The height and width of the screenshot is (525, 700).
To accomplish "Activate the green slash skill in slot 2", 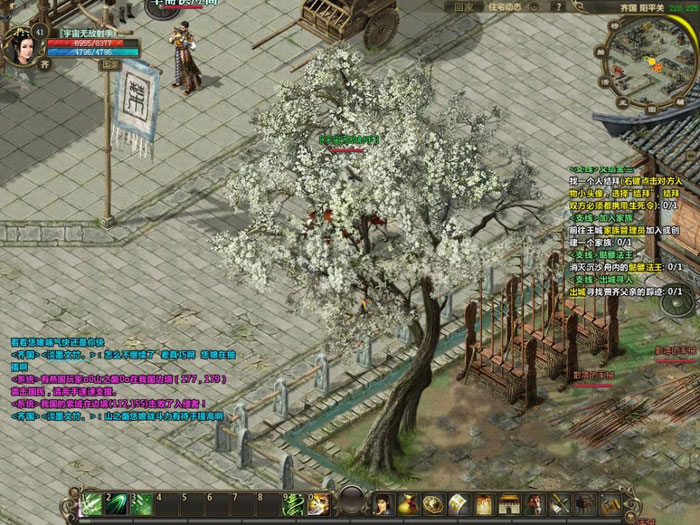I will [119, 503].
